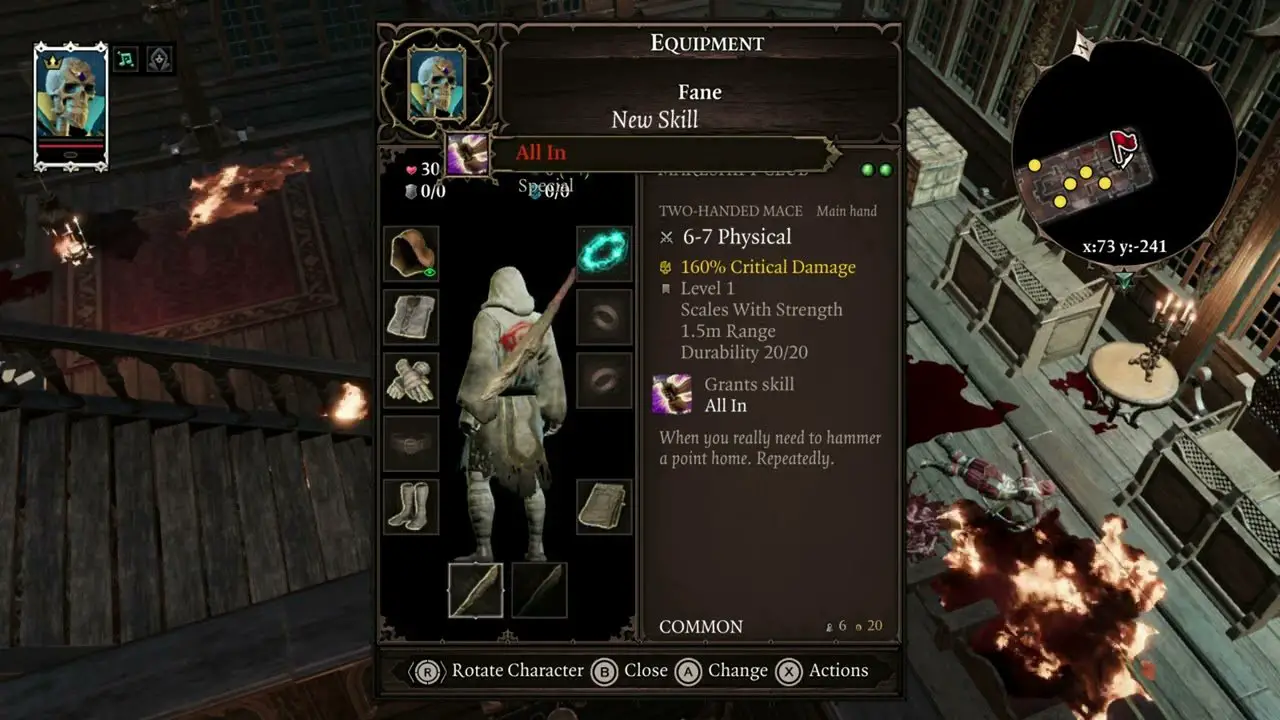Select the boots equipment slot
1280x720 pixels.
pyautogui.click(x=411, y=506)
